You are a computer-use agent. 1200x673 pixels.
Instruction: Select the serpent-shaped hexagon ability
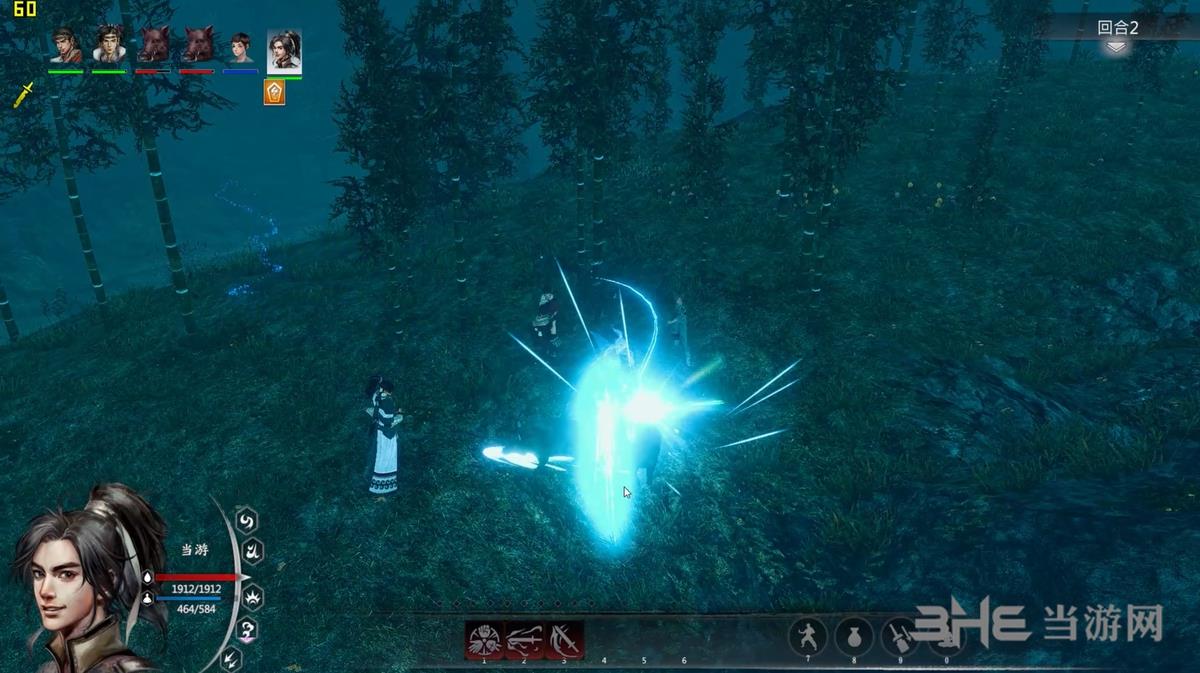246,630
